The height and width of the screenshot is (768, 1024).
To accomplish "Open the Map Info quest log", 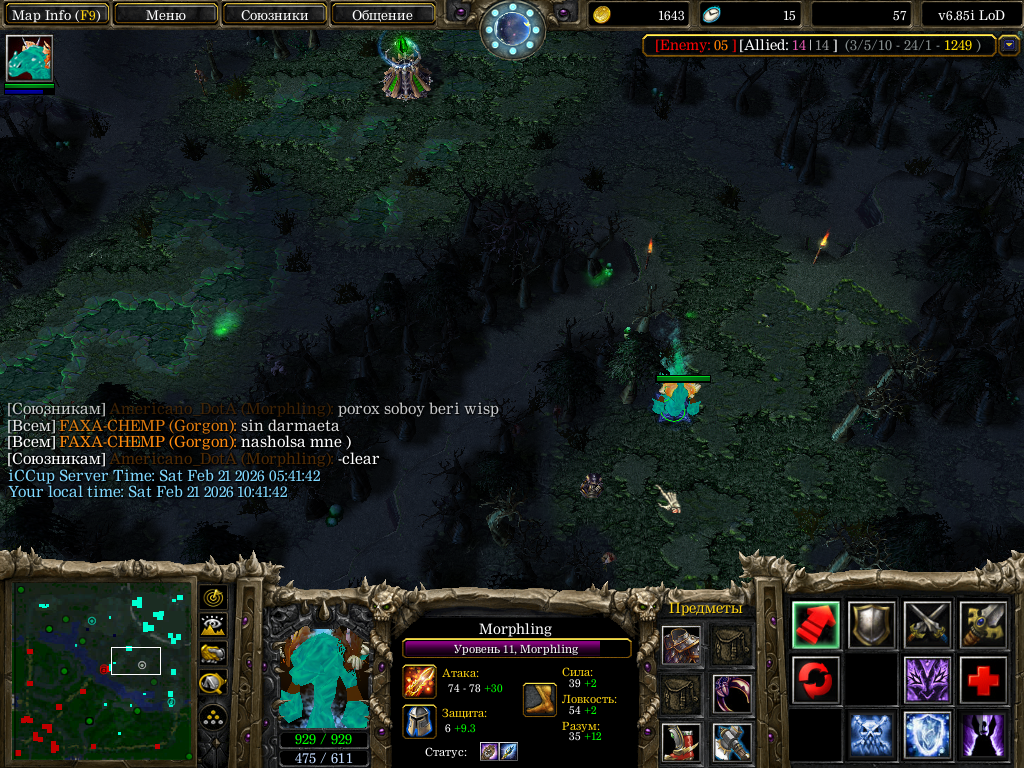I will click(x=54, y=15).
